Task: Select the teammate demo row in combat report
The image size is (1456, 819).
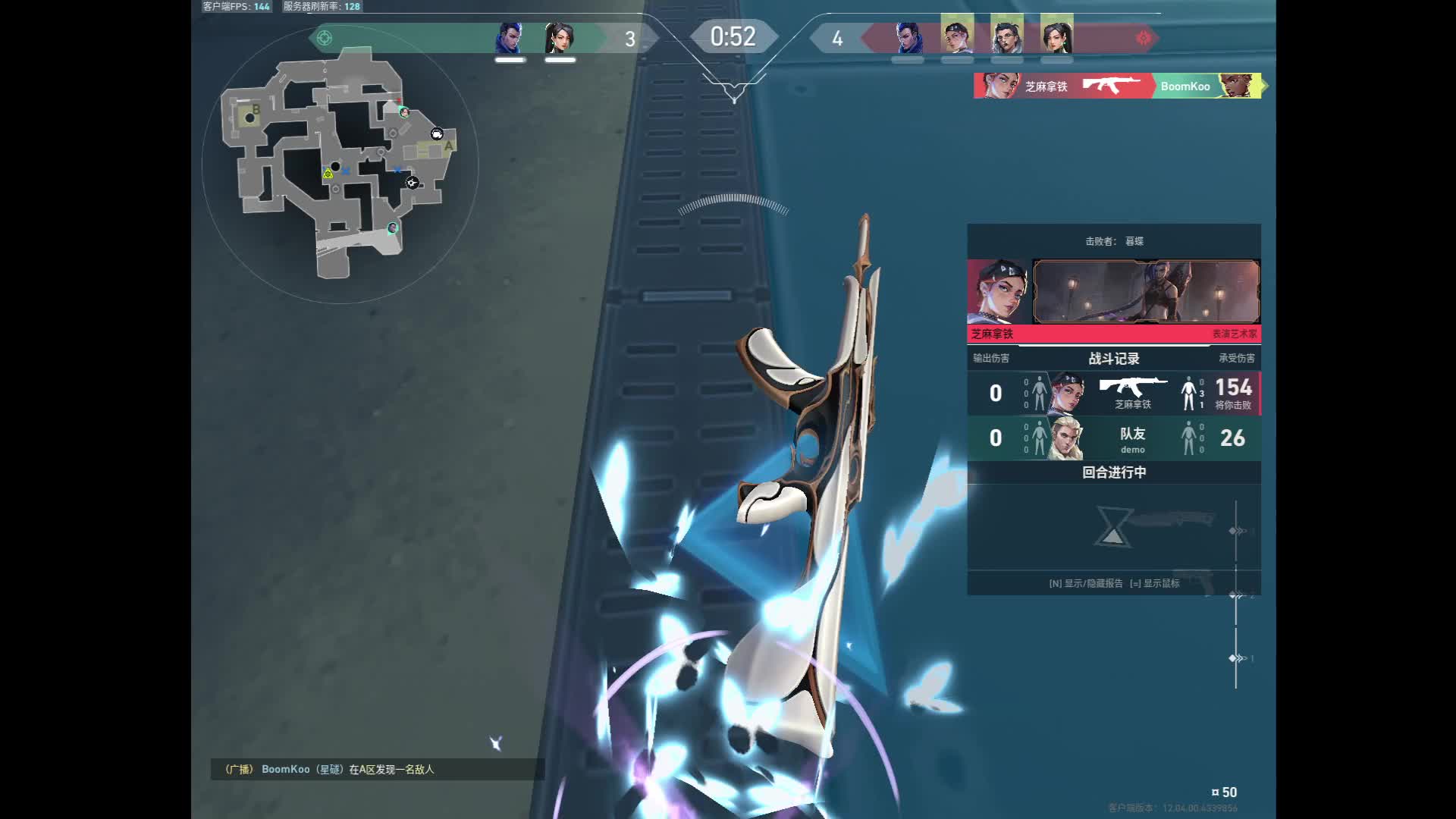Action: (1113, 438)
